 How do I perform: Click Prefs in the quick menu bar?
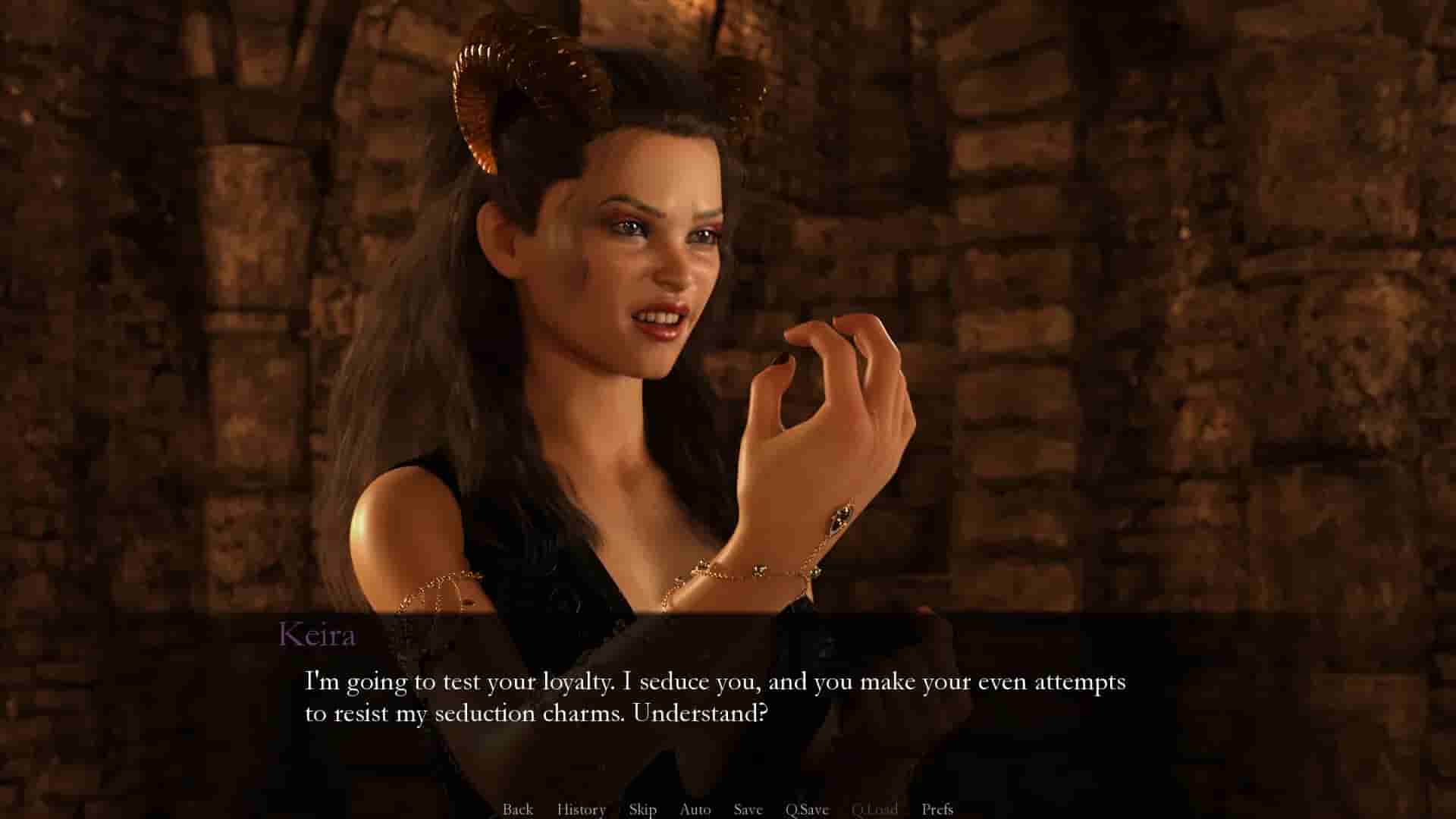[938, 809]
